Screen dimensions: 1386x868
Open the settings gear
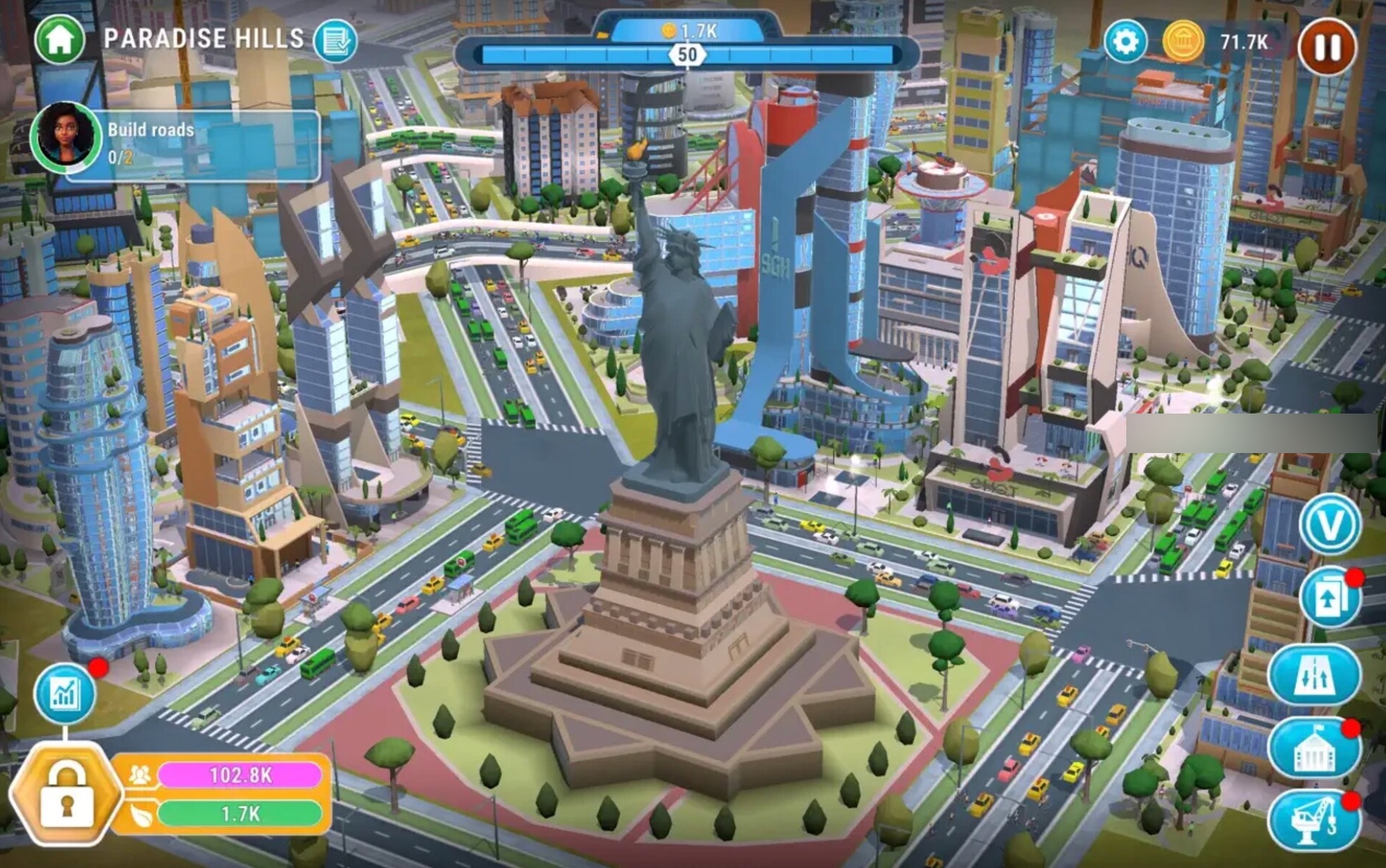[1128, 41]
